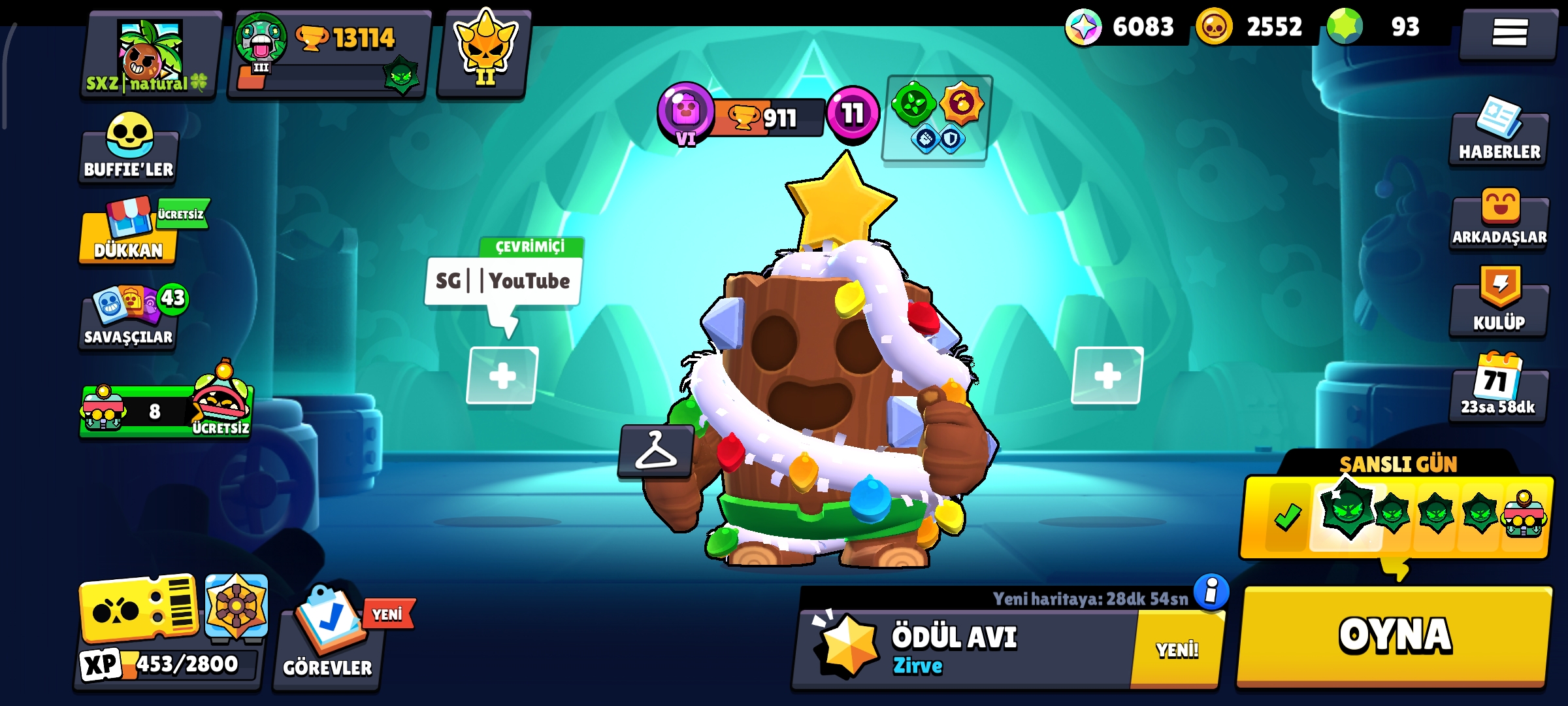Open the Kulüp club page
The image size is (1568, 706).
[1499, 302]
